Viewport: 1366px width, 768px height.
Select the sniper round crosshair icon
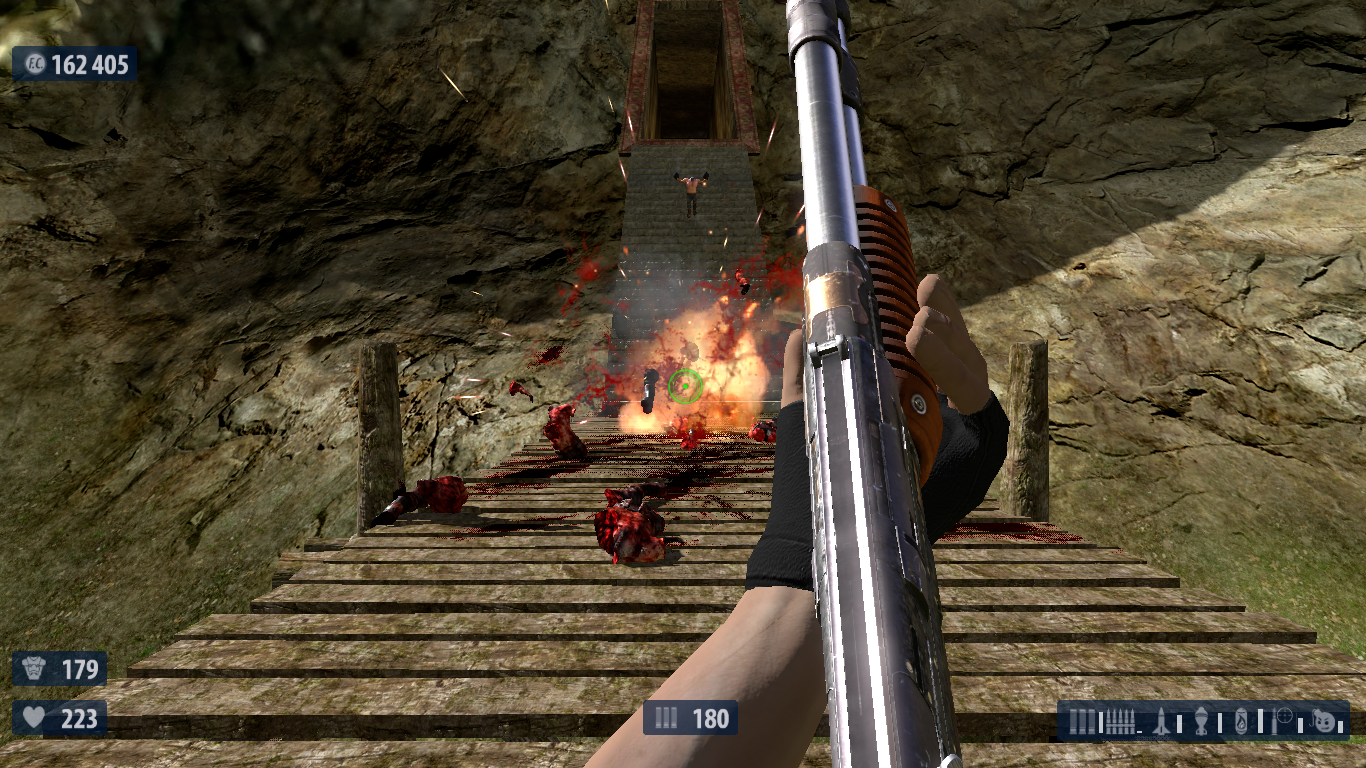click(1286, 720)
